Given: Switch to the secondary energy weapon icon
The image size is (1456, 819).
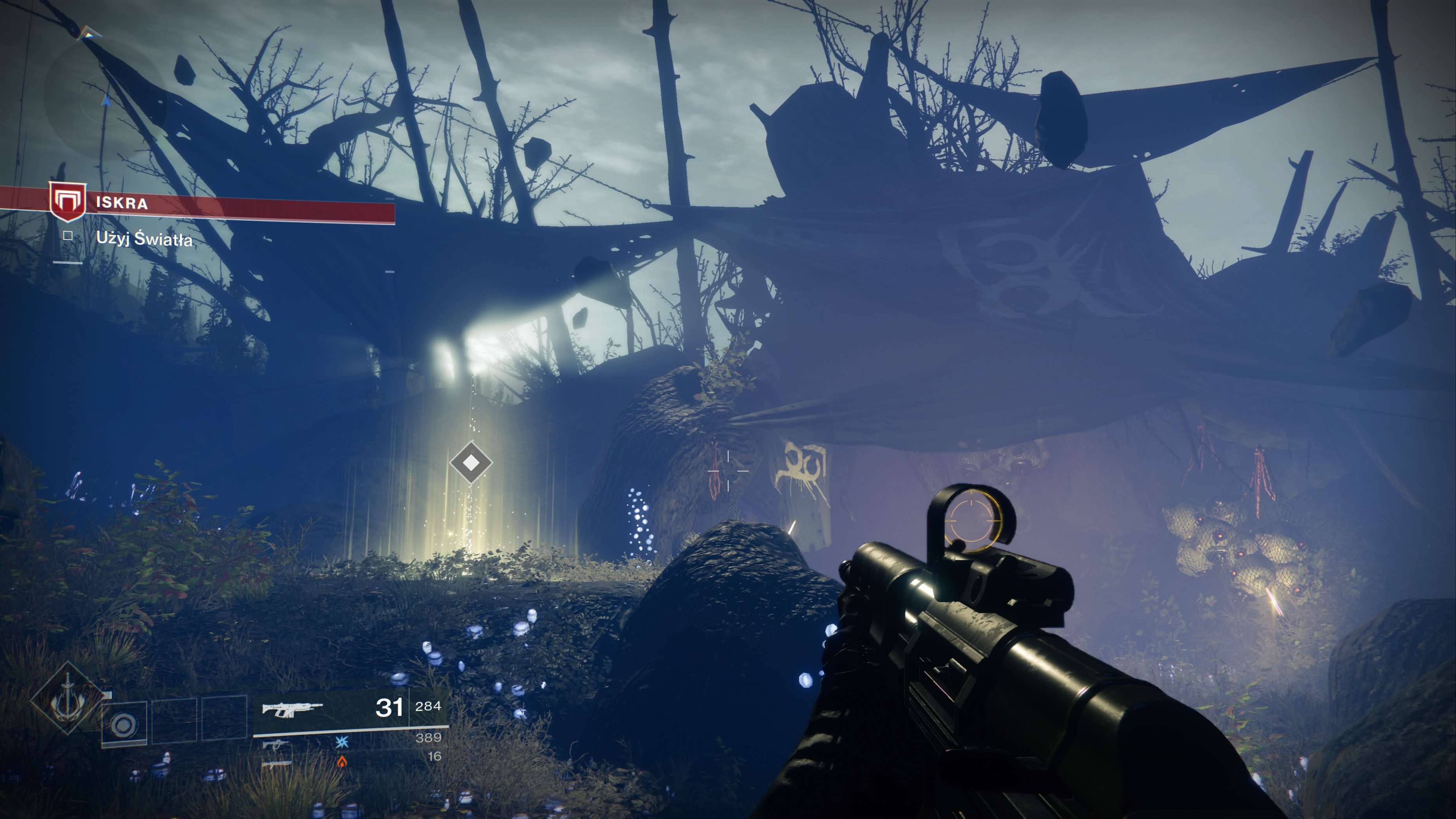Looking at the screenshot, I should click(x=275, y=744).
